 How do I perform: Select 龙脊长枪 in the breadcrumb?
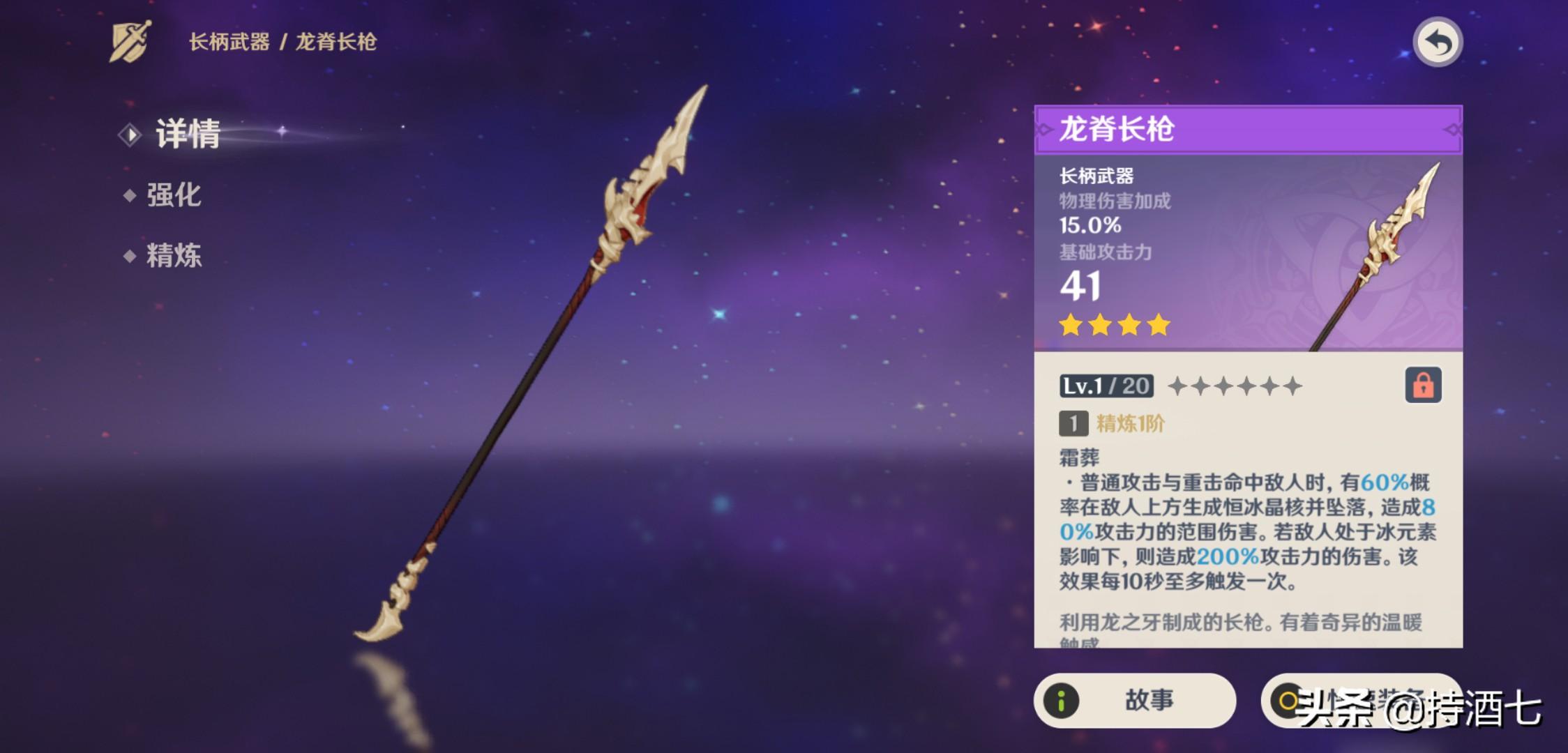pyautogui.click(x=338, y=40)
